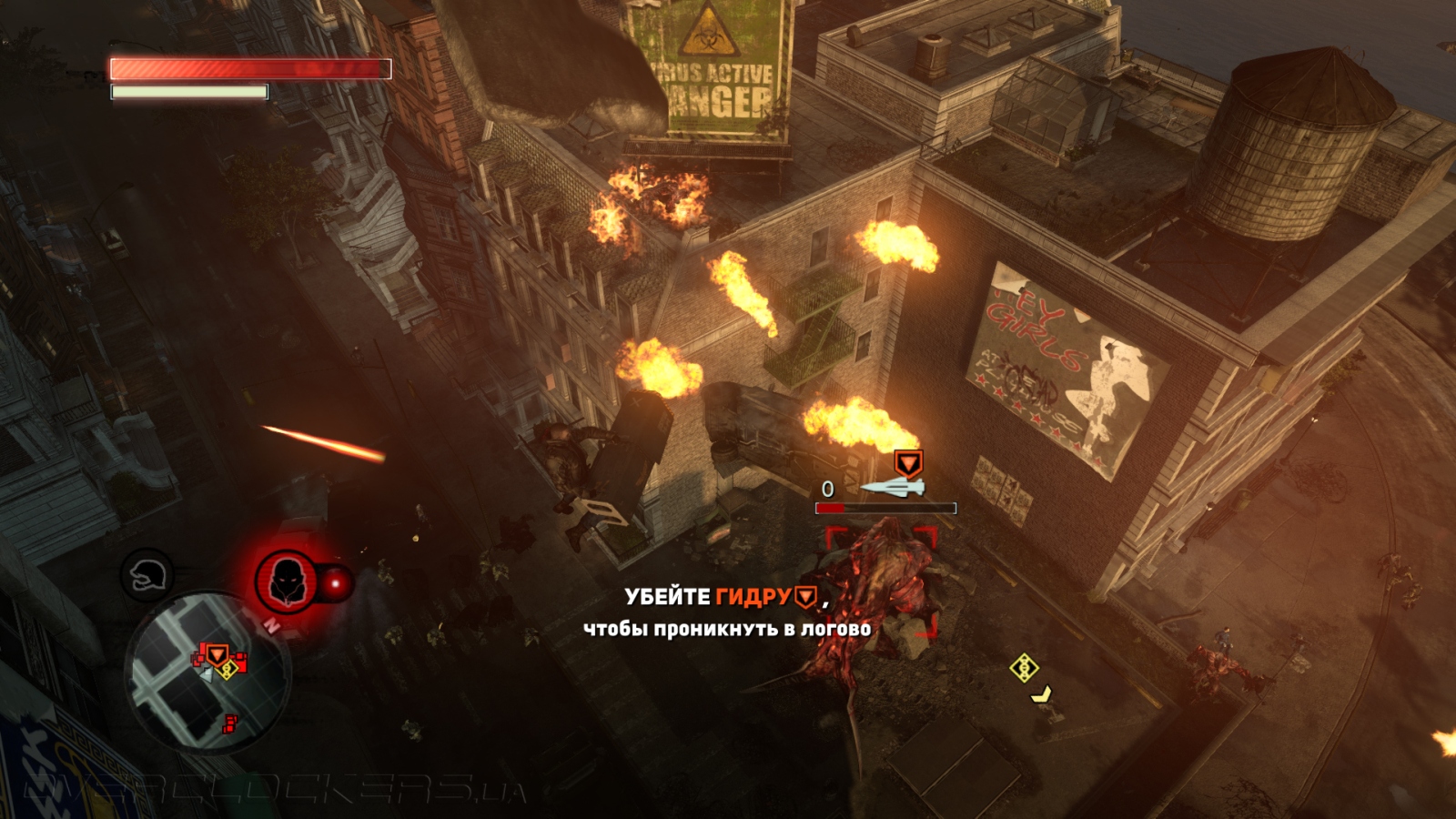Click the red objective marker on minimap

point(217,654)
